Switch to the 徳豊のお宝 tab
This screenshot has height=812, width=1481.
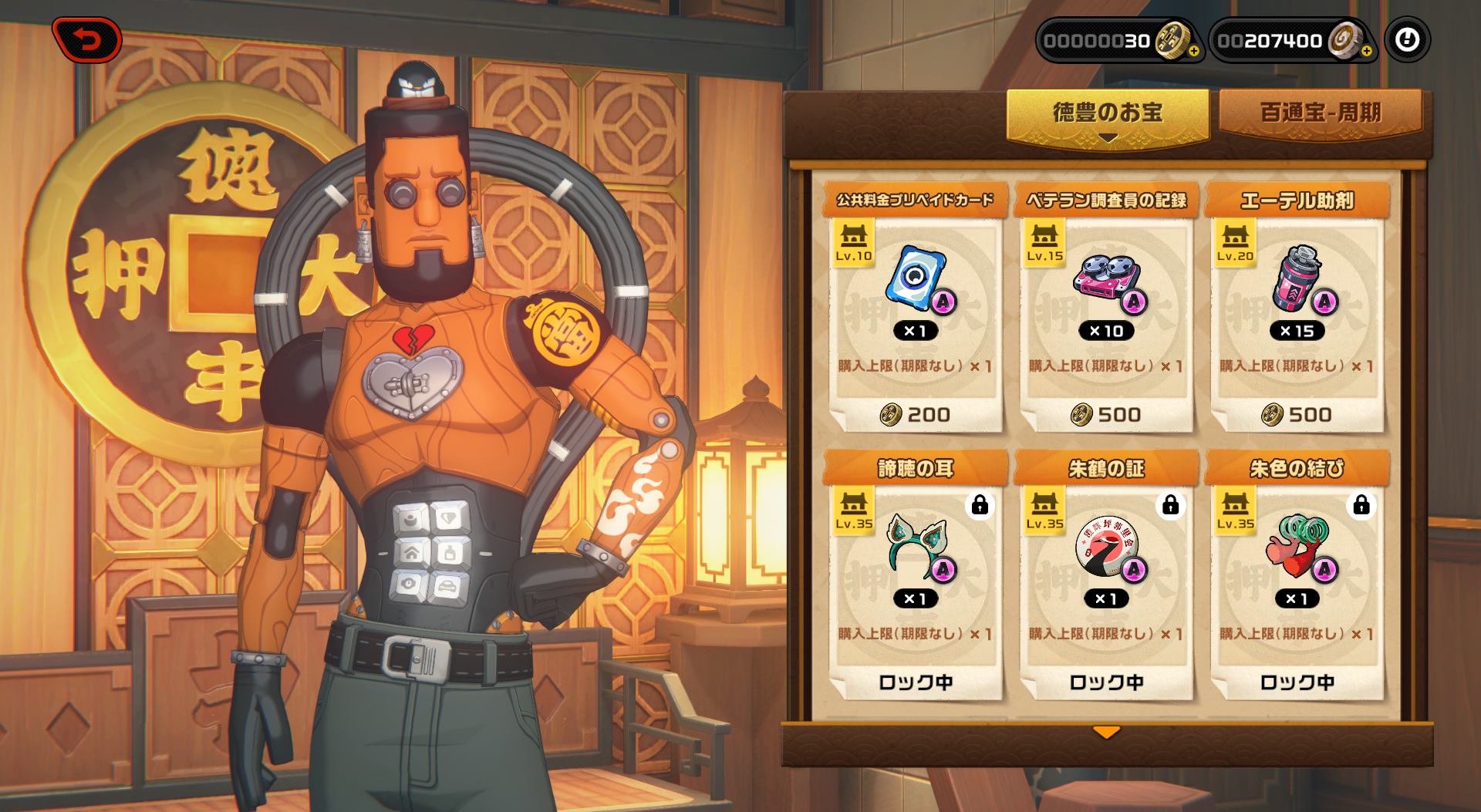coord(1107,113)
